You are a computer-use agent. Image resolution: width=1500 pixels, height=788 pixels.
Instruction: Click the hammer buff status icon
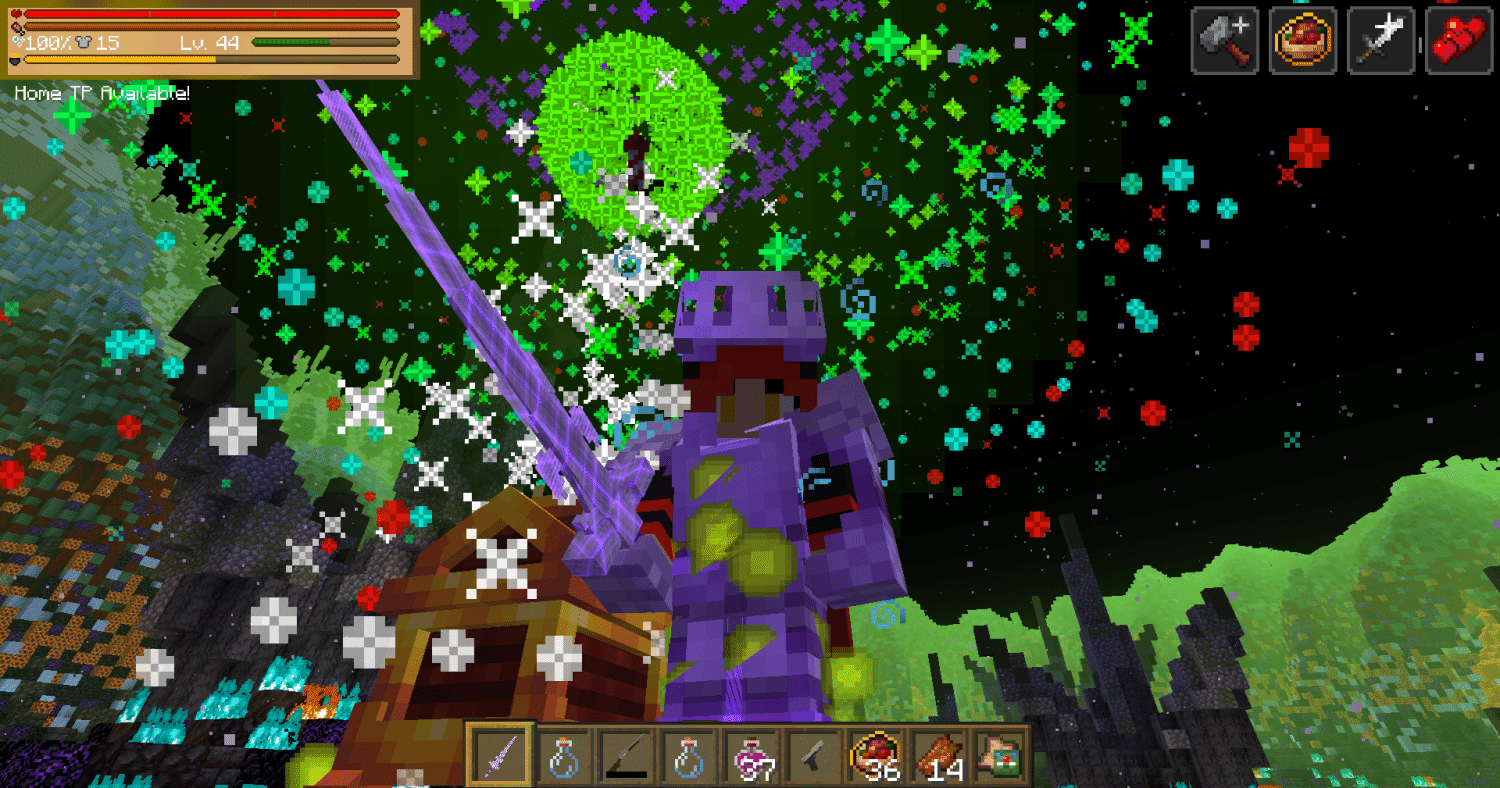pos(1224,40)
